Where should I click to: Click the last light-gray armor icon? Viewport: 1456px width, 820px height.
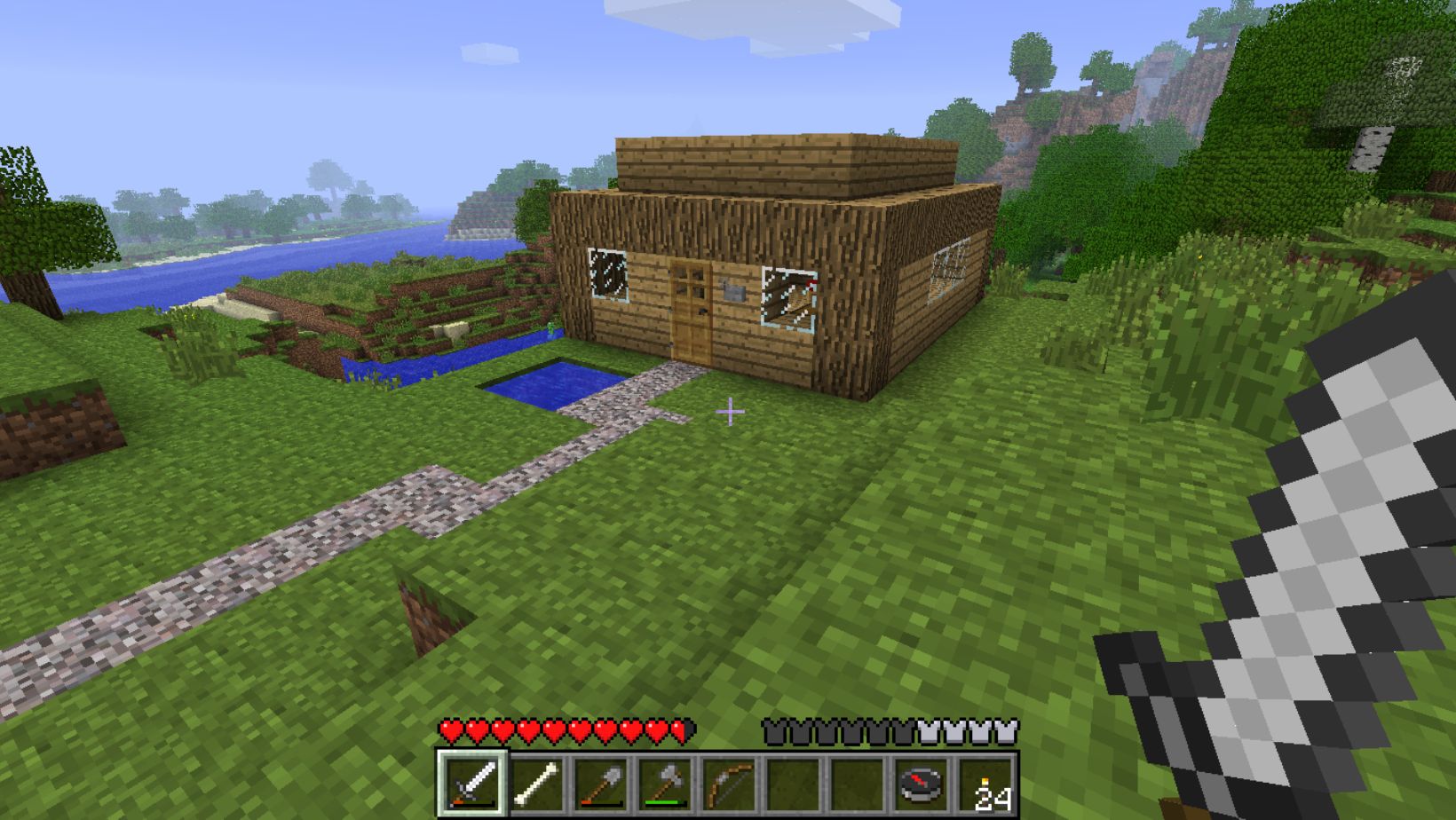pyautogui.click(x=1005, y=729)
